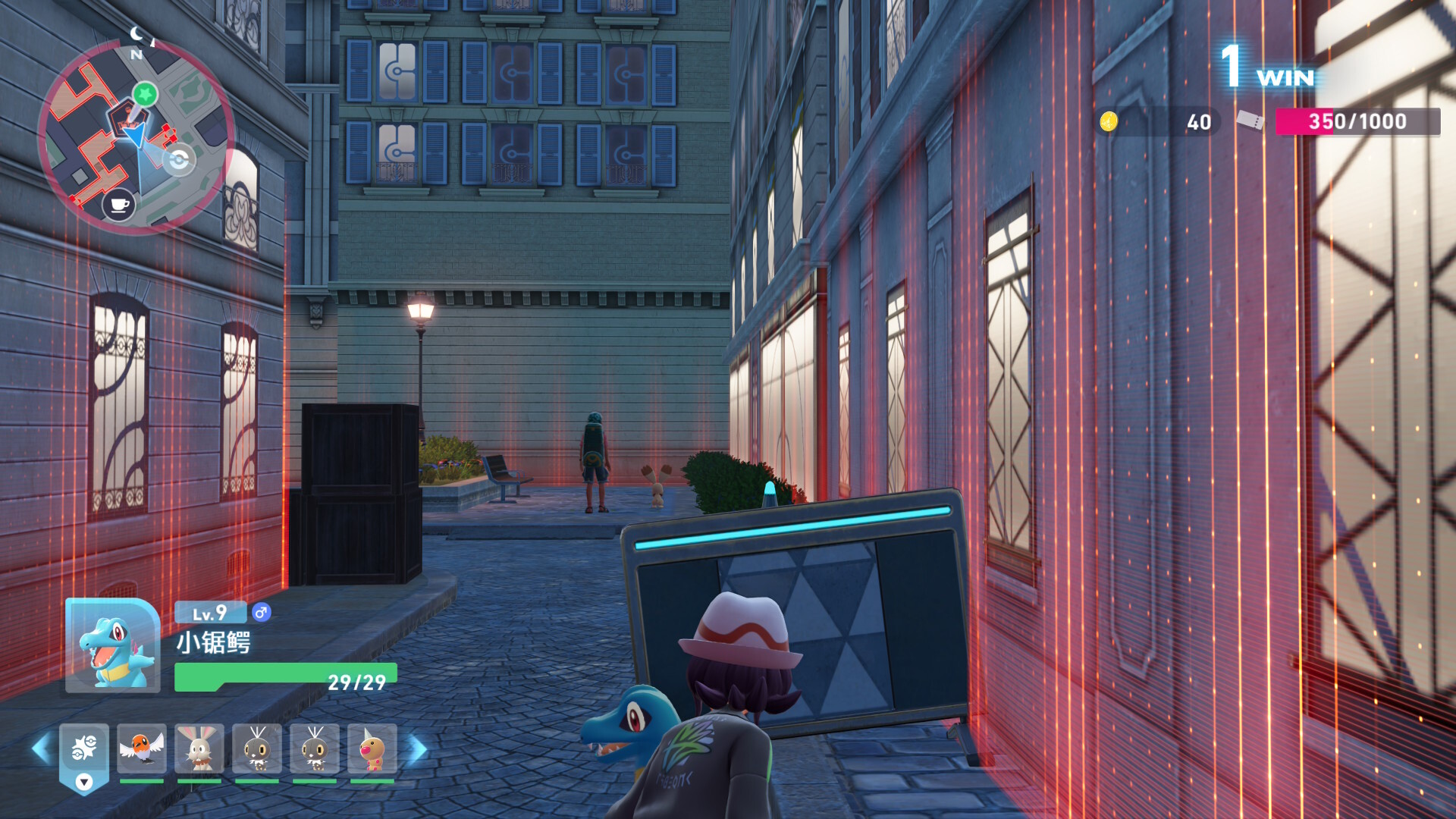Choose Bunnelby from the party bar
This screenshot has width=1456, height=819.
click(x=199, y=748)
